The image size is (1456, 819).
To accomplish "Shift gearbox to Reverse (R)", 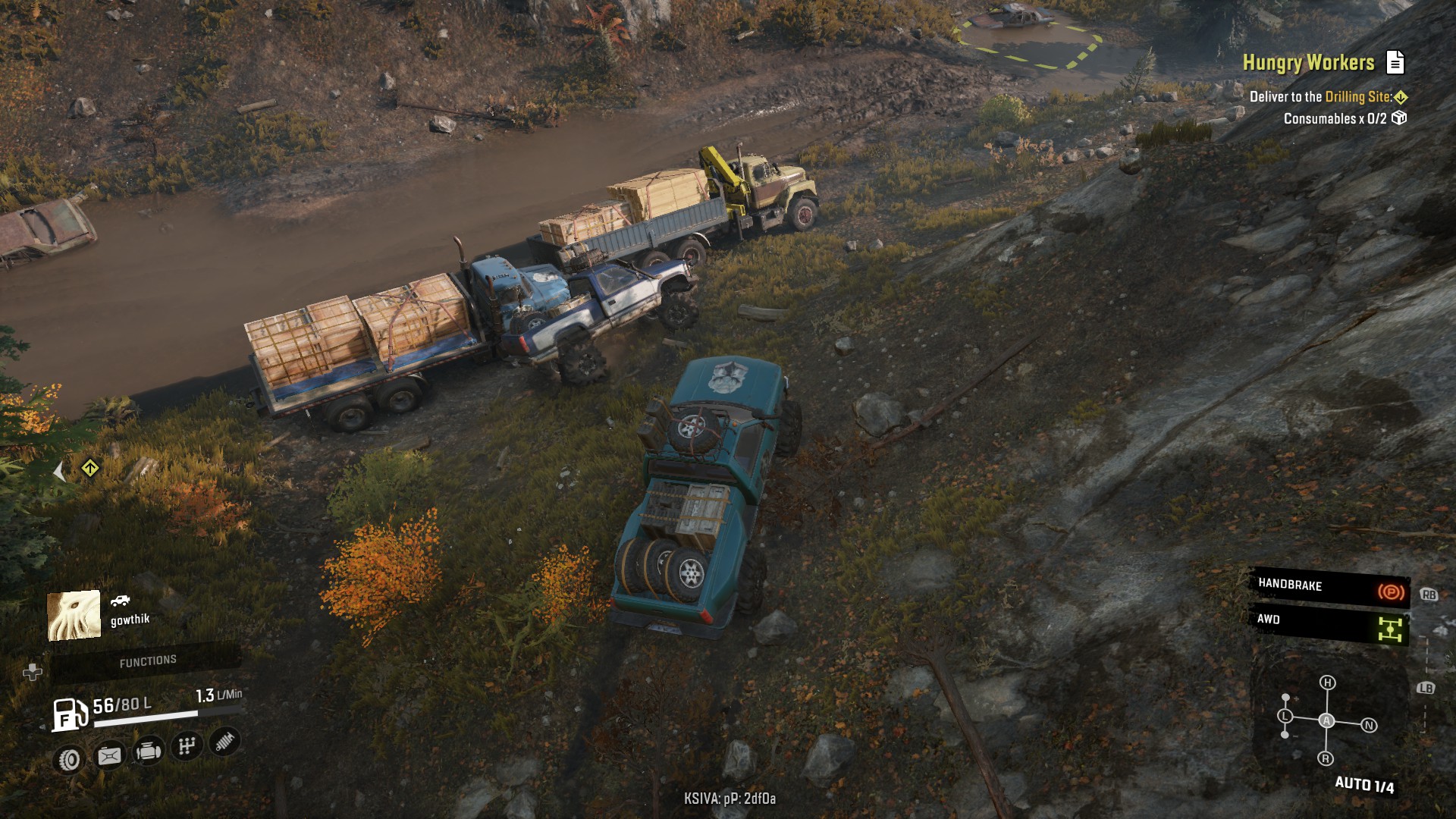I will click(x=1326, y=758).
